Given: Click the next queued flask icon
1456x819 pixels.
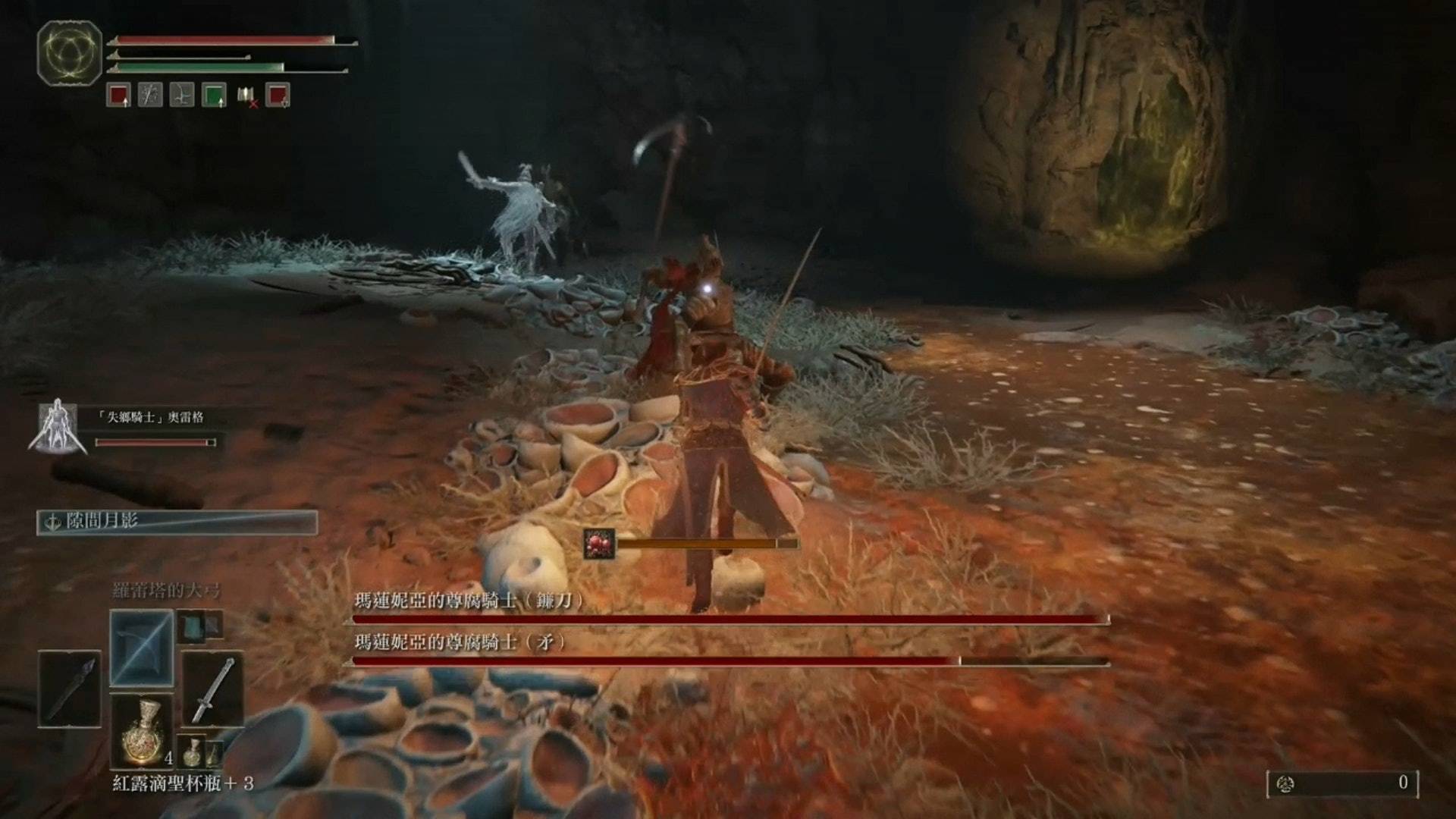Looking at the screenshot, I should (x=193, y=751).
